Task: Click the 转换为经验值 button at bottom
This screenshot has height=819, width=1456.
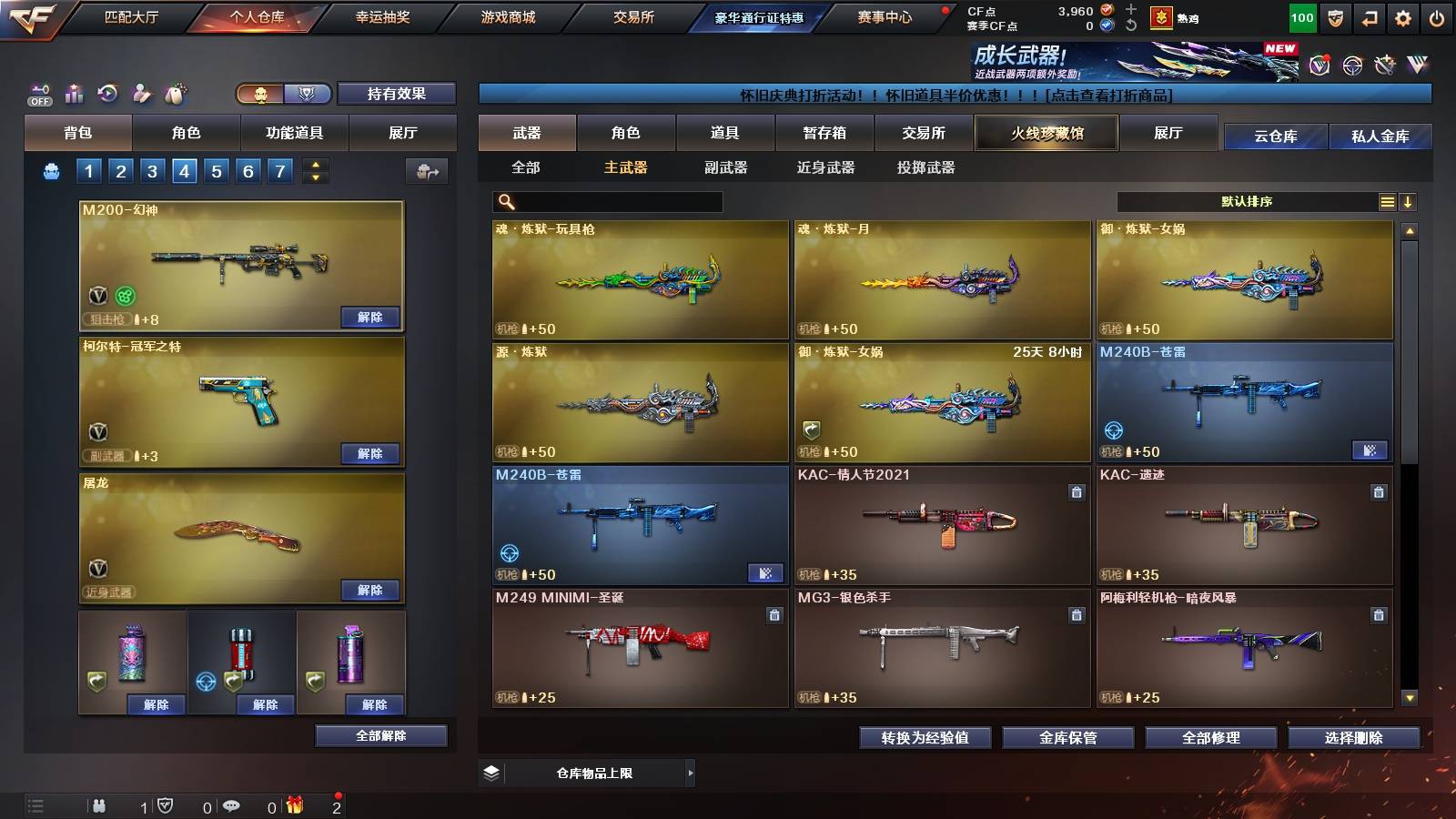Action: click(926, 739)
